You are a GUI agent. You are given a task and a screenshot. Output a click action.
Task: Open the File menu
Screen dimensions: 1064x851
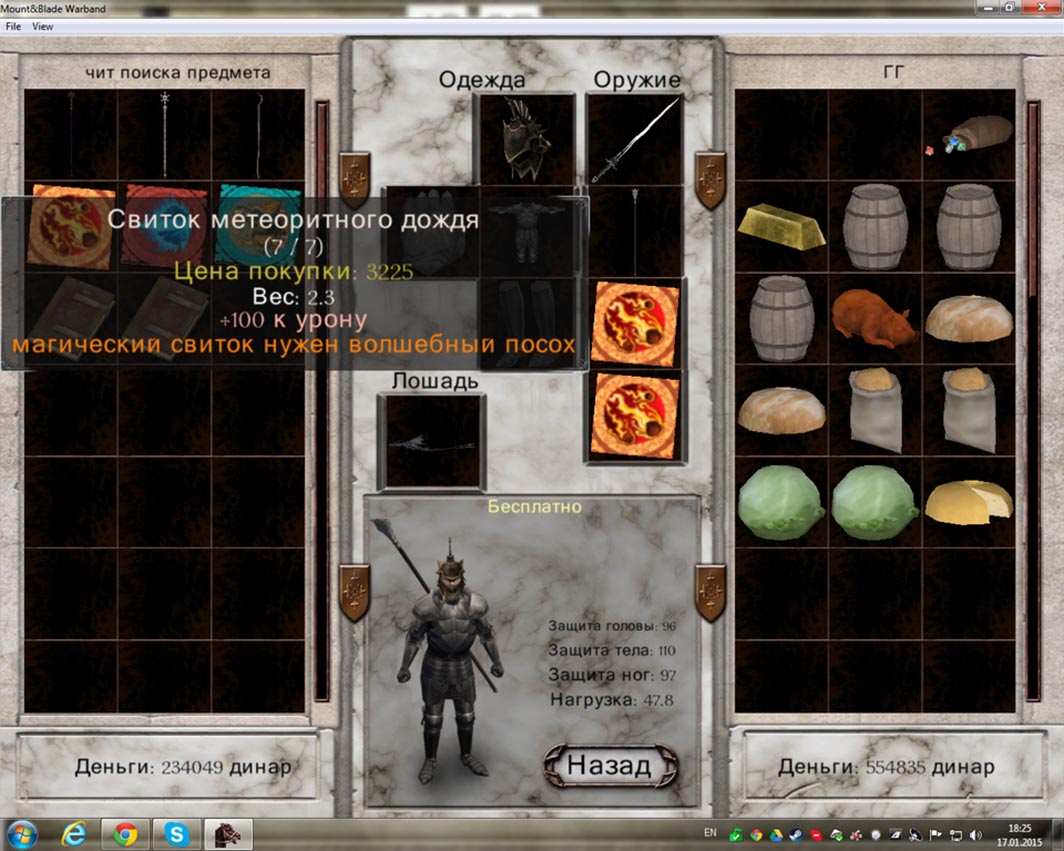pyautogui.click(x=13, y=27)
